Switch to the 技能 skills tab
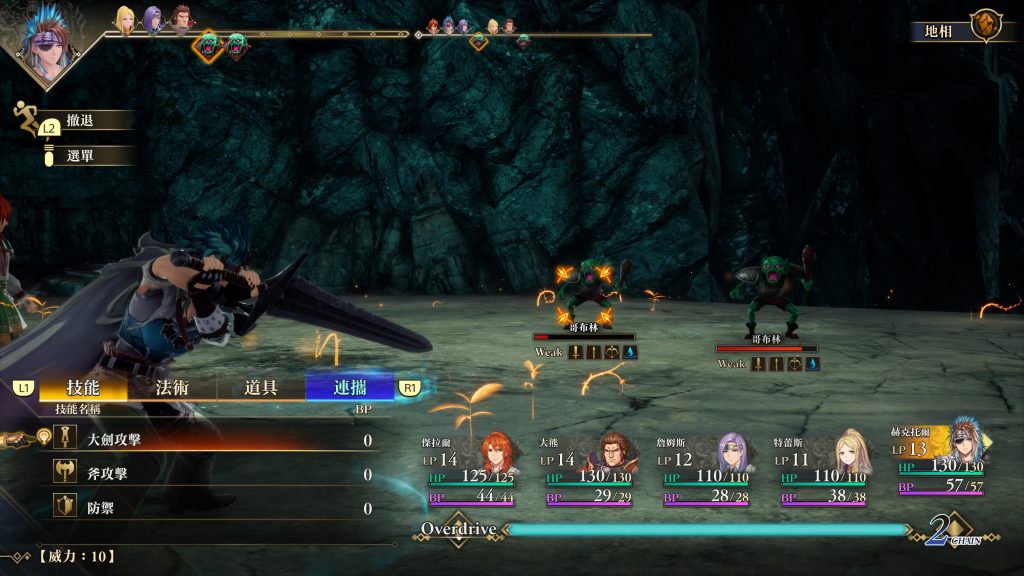Screen dimensions: 1024x576 tap(83, 387)
